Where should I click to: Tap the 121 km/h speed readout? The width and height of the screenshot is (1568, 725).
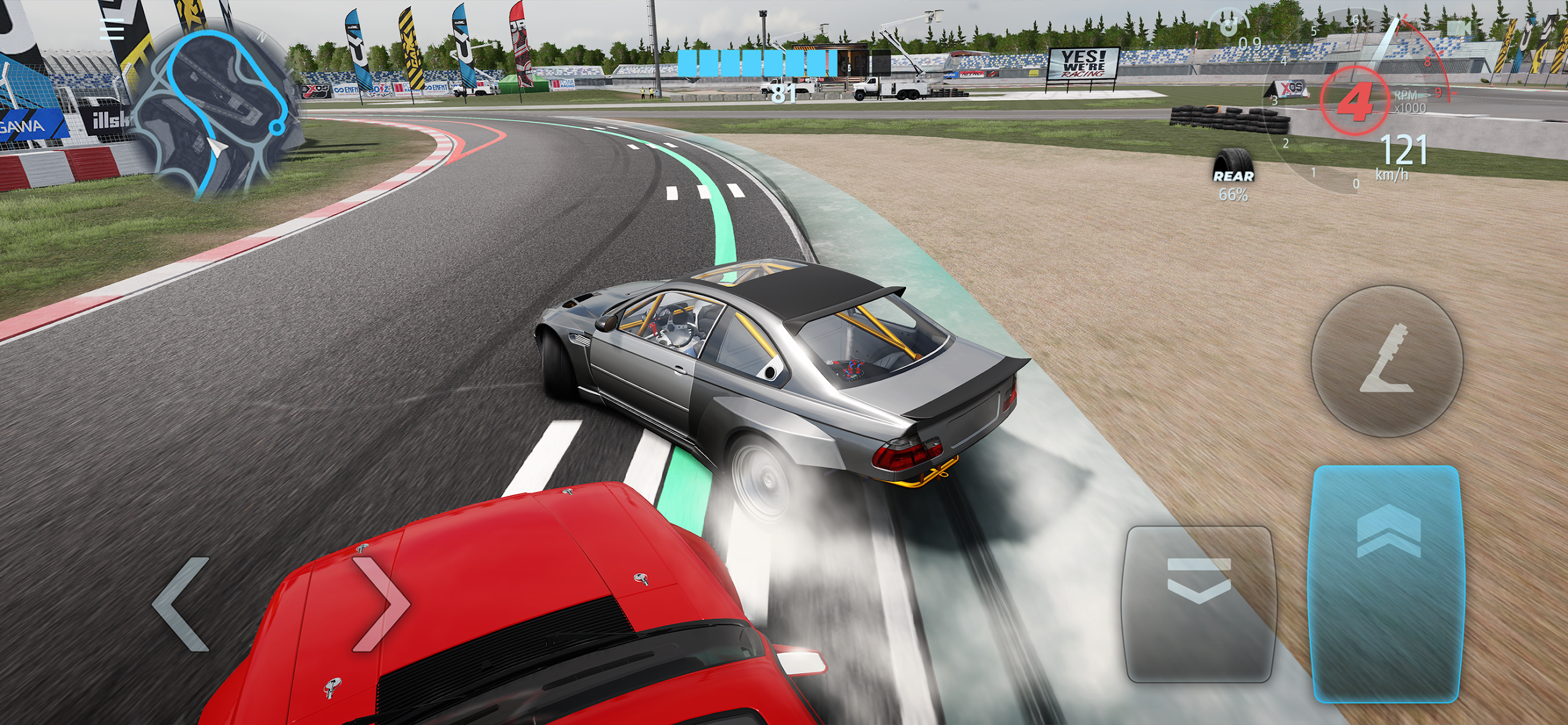click(1403, 153)
